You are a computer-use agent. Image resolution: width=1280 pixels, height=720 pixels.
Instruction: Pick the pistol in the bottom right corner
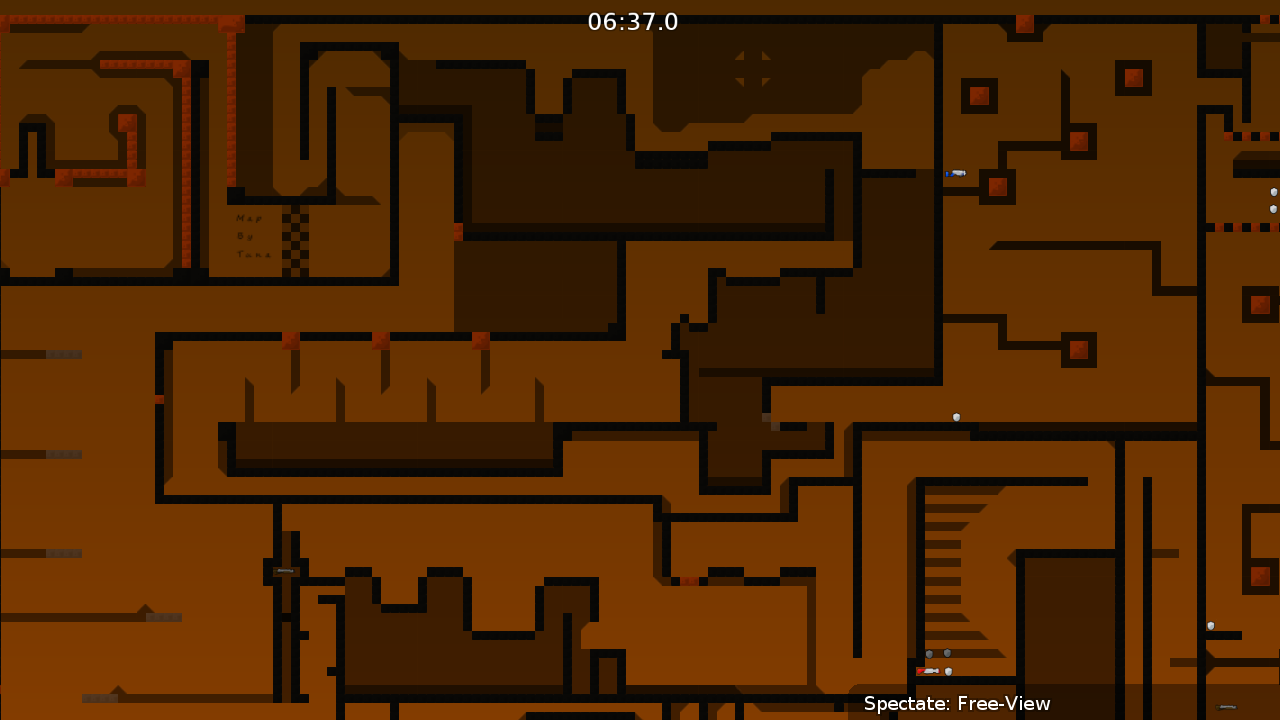point(1226,707)
